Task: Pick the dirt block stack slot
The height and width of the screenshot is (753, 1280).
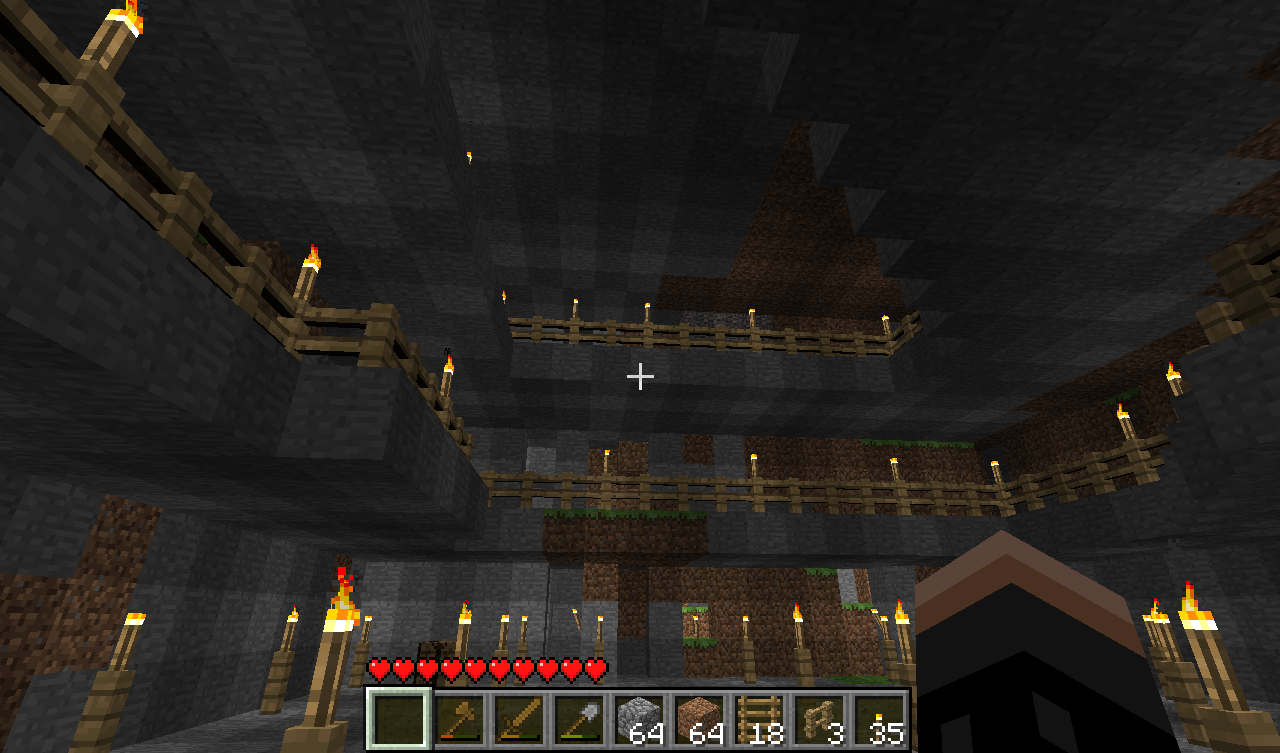Action: [700, 718]
